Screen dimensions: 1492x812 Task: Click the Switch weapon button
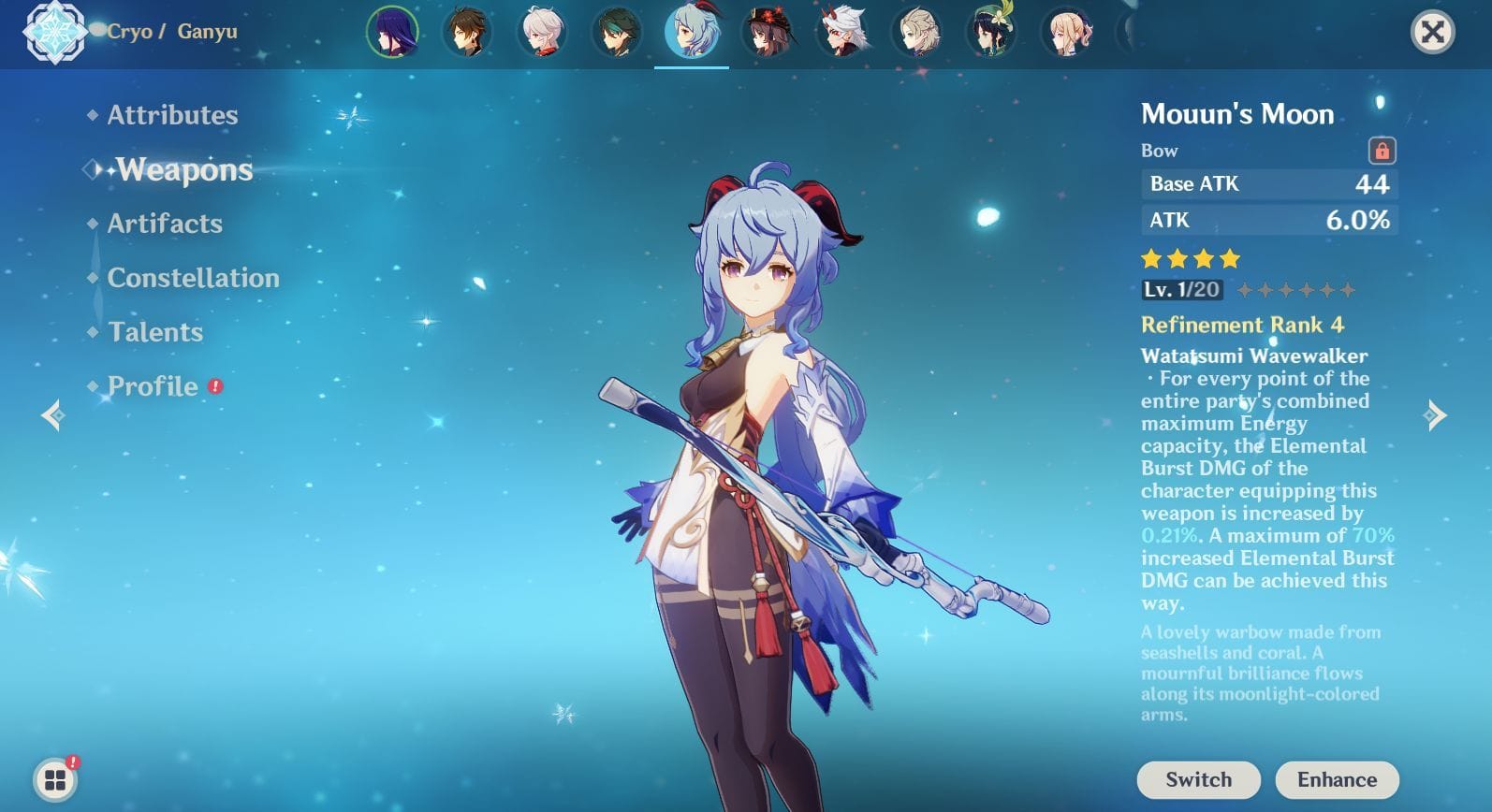[x=1198, y=779]
